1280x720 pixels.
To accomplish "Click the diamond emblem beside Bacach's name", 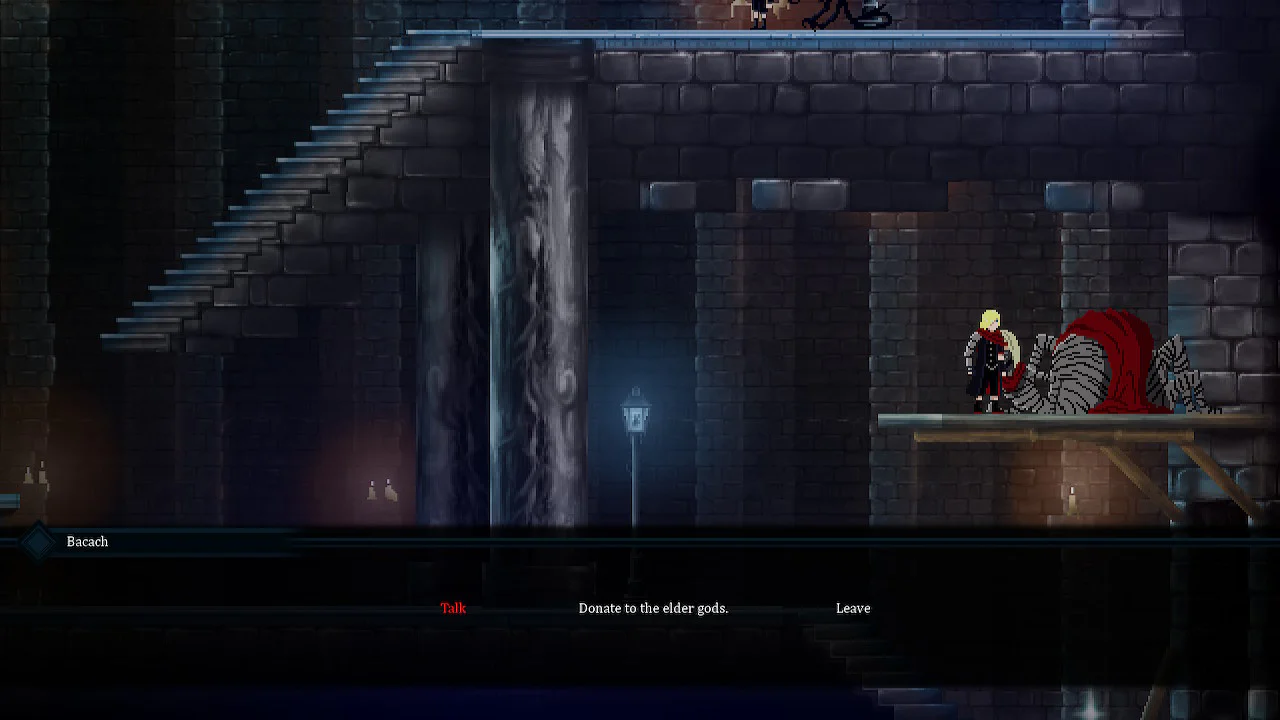I will 38,541.
